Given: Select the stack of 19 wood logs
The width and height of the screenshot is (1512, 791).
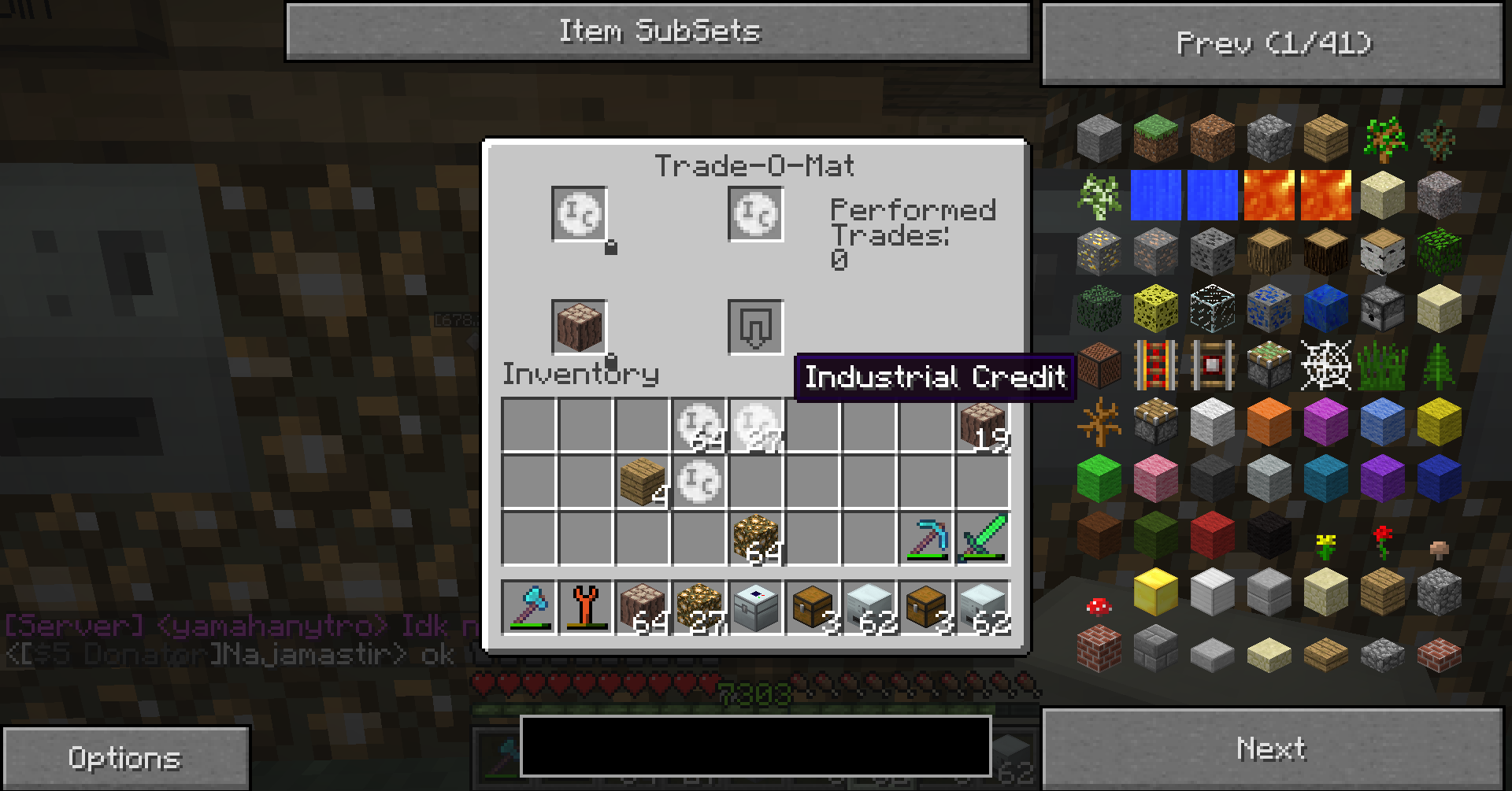Looking at the screenshot, I should (x=983, y=426).
